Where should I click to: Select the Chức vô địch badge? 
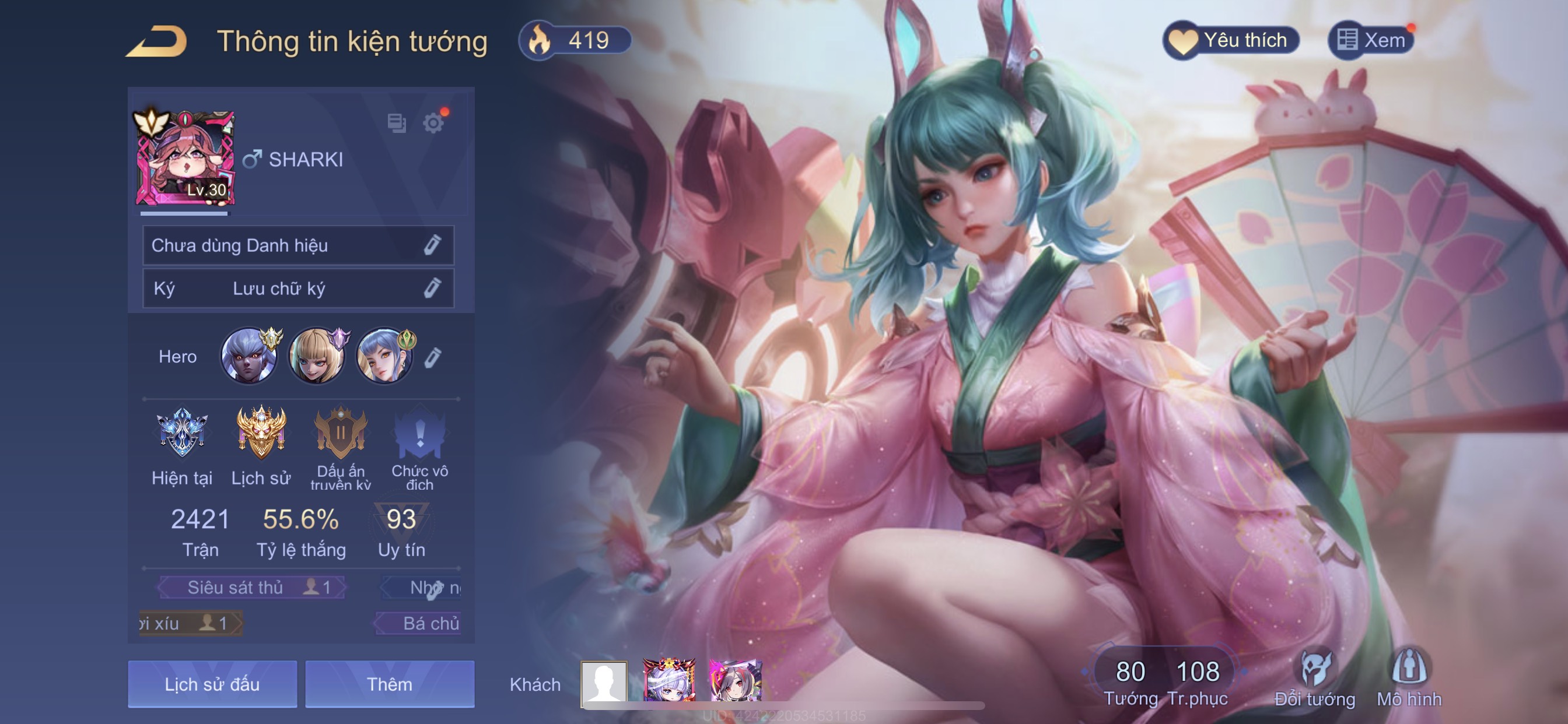tap(419, 434)
